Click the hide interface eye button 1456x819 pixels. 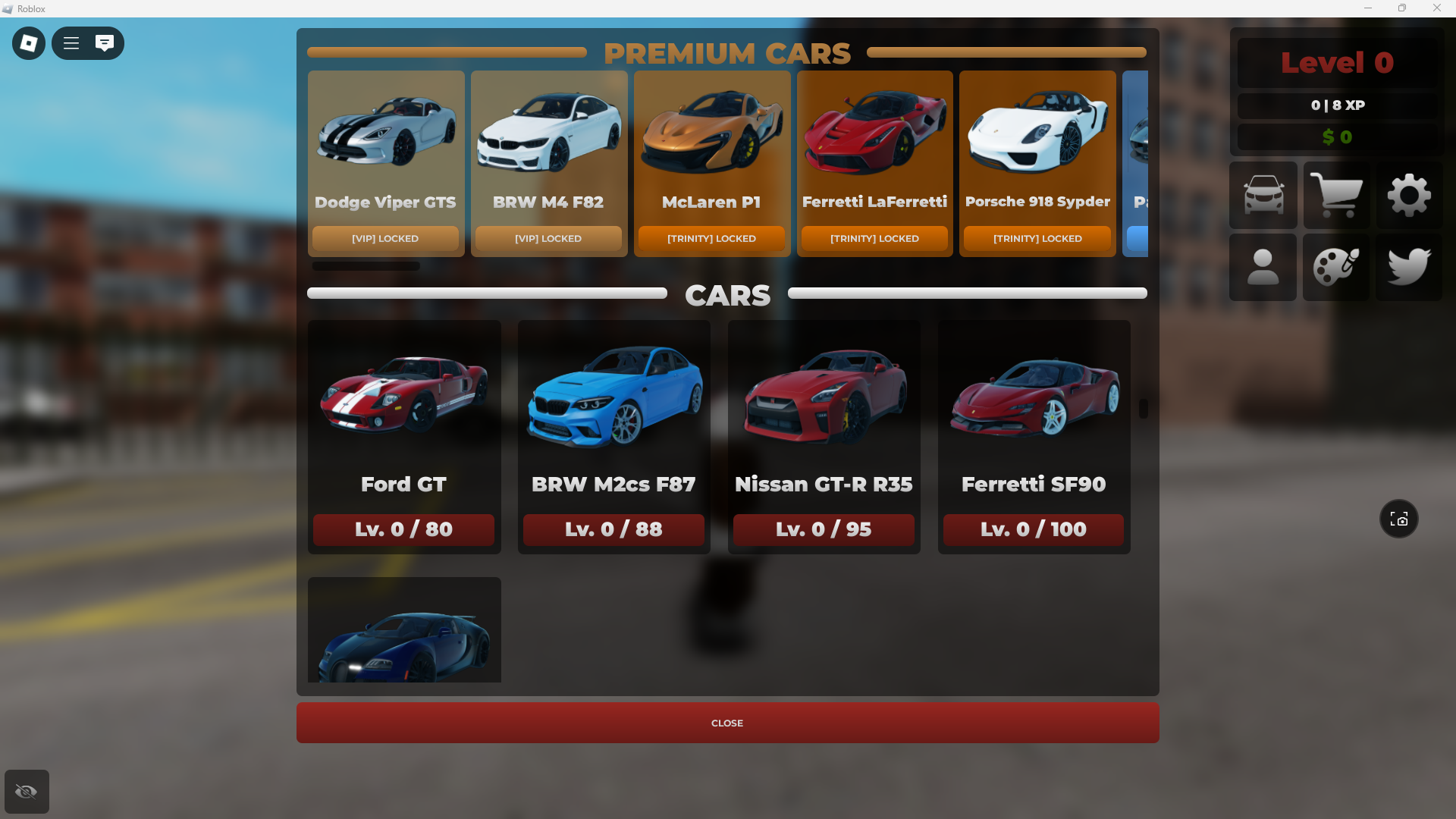point(27,792)
